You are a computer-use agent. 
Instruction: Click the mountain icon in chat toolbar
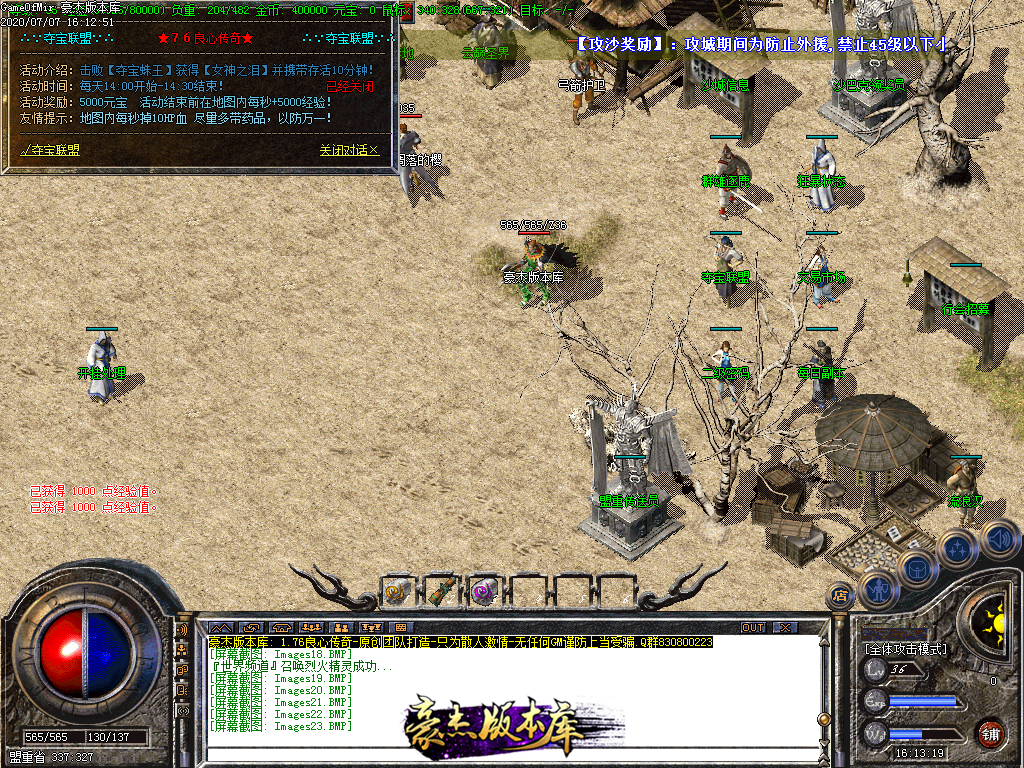pos(220,628)
